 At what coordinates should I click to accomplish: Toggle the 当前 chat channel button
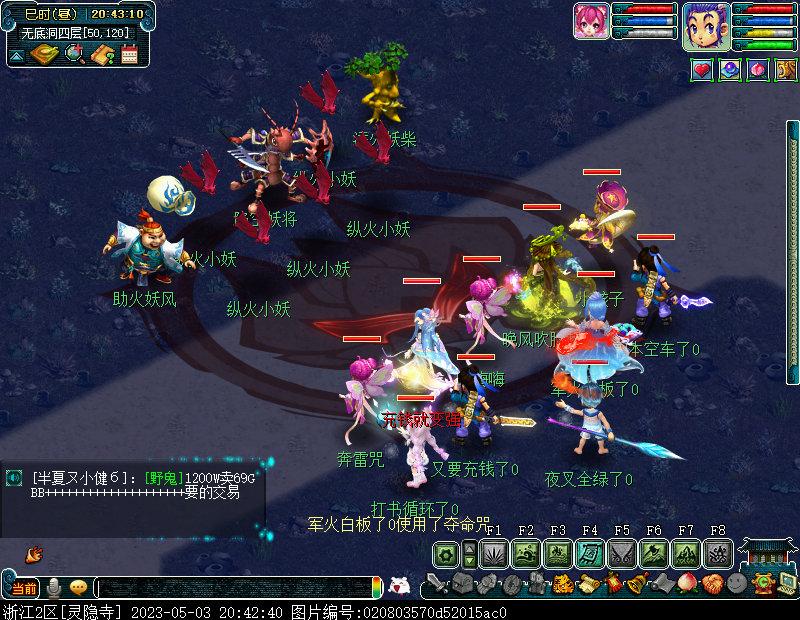(x=24, y=588)
